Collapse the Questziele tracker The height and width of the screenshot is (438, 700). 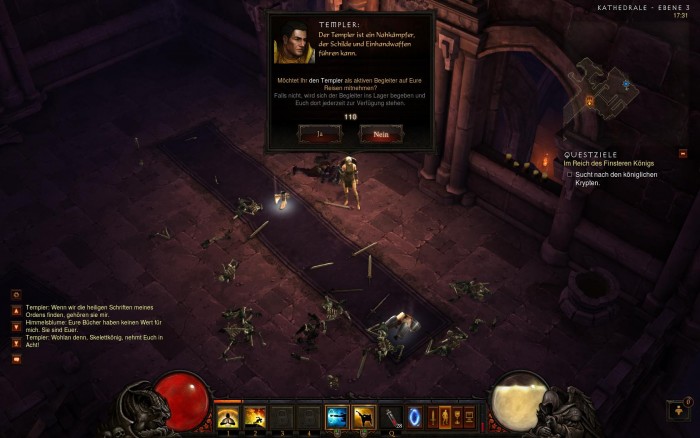pos(683,154)
